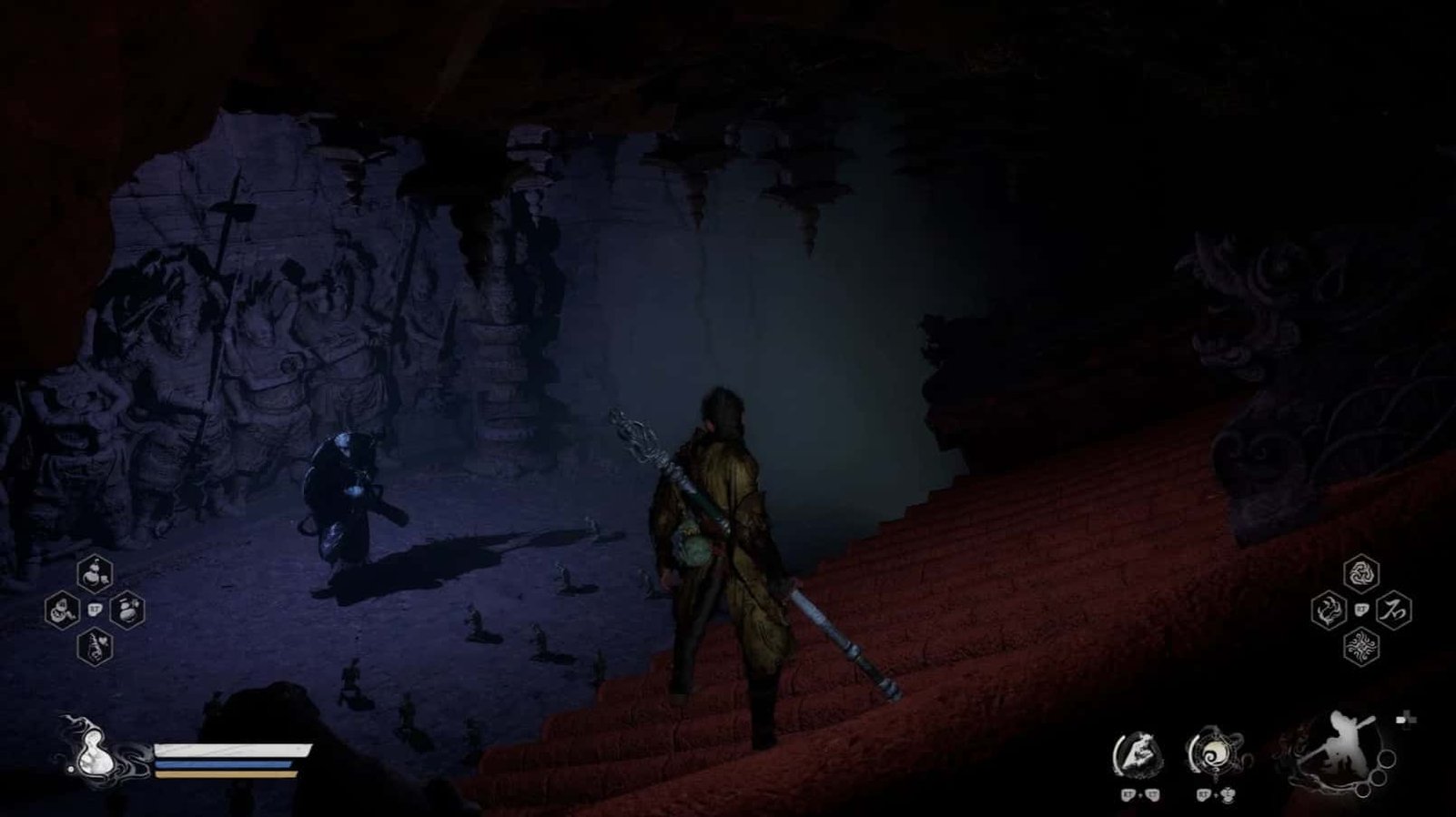
Task: Cast the top triple-swirl spell
Action: tap(1361, 573)
